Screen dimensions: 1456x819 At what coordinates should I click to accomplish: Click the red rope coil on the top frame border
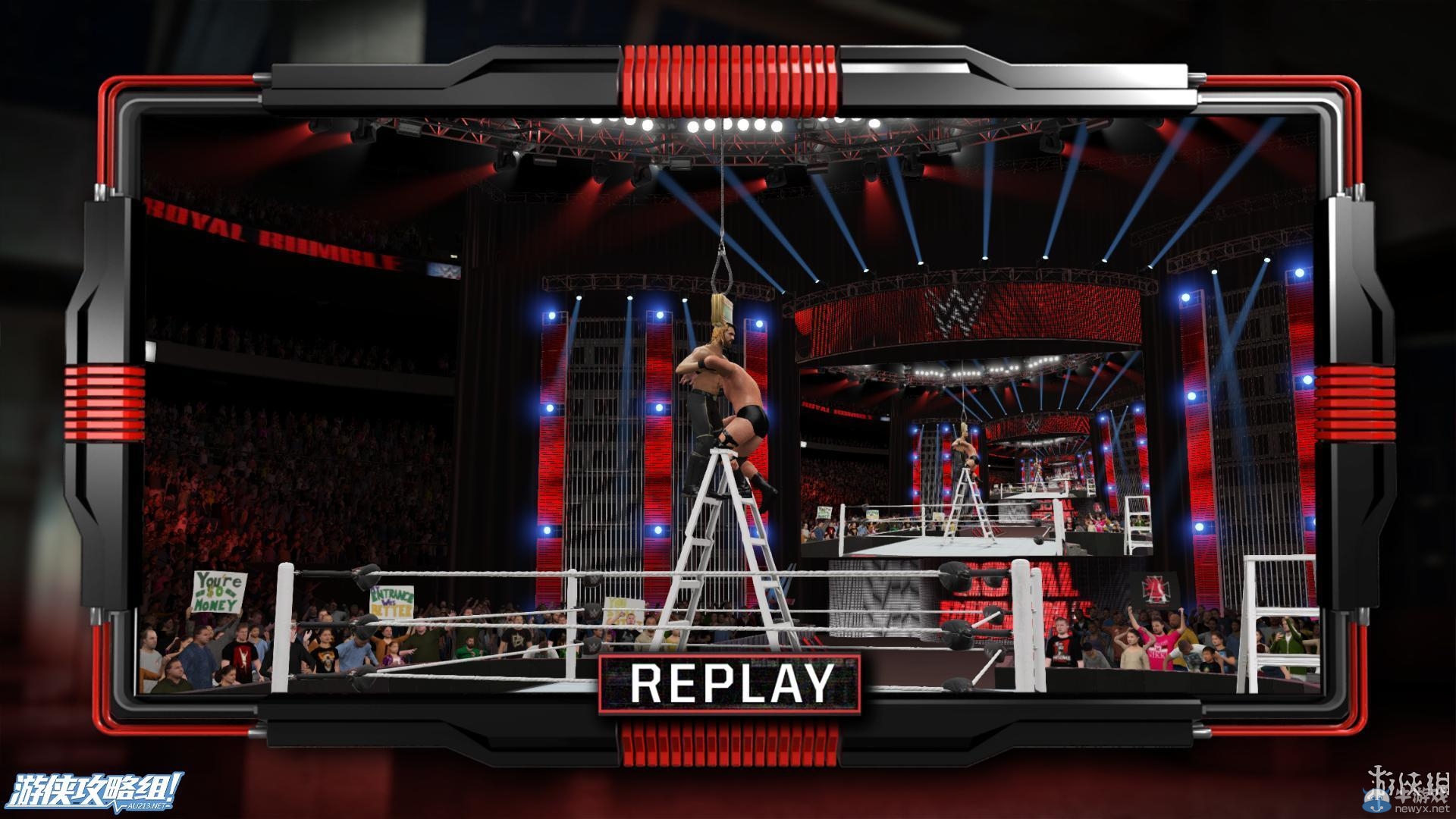pos(728,76)
